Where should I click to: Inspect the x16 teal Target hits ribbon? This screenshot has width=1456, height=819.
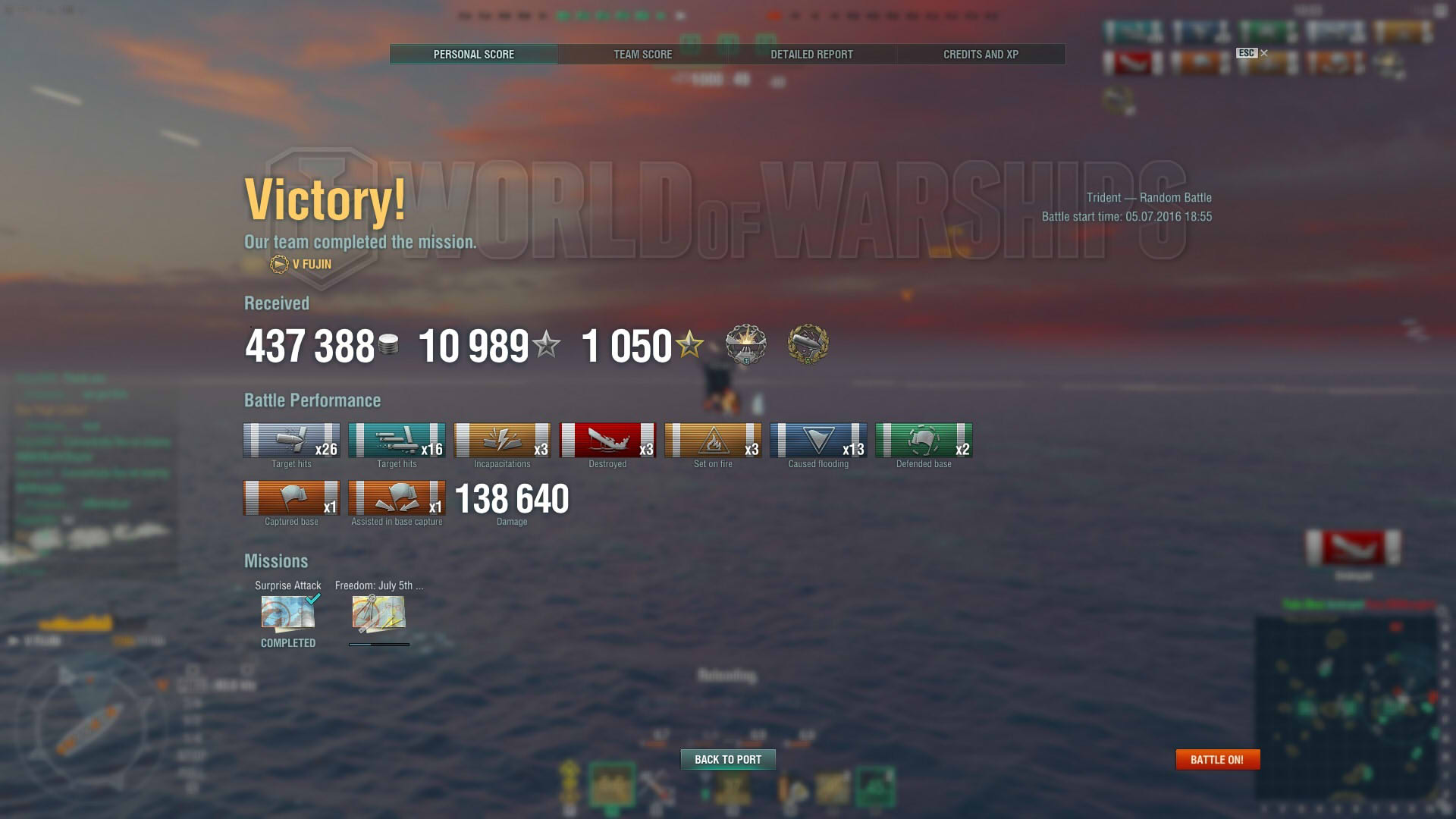397,441
